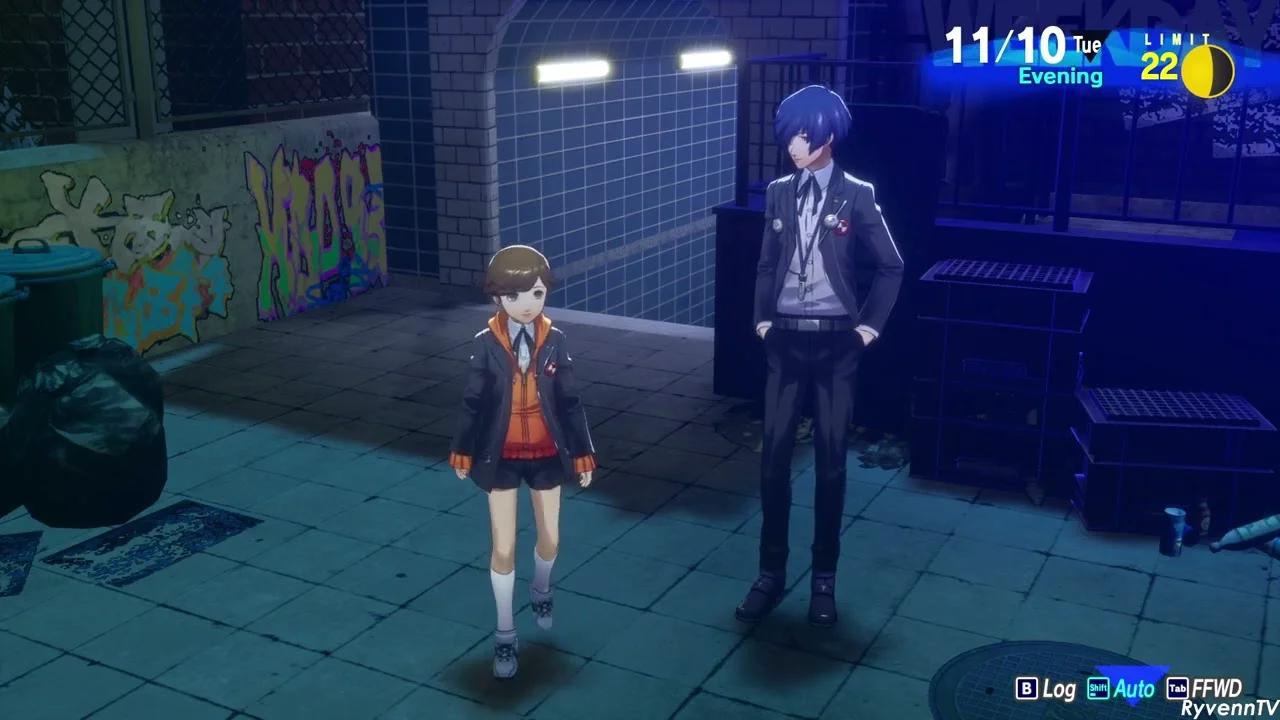Click the protagonist's armband badge
Screen dimensions: 1280x720
tap(843, 229)
